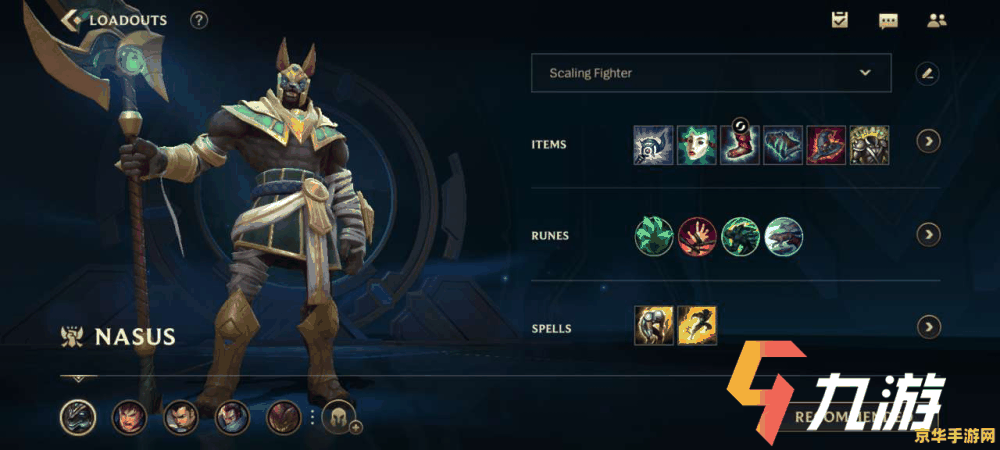
Task: Open the Runes section arrow
Action: [929, 234]
